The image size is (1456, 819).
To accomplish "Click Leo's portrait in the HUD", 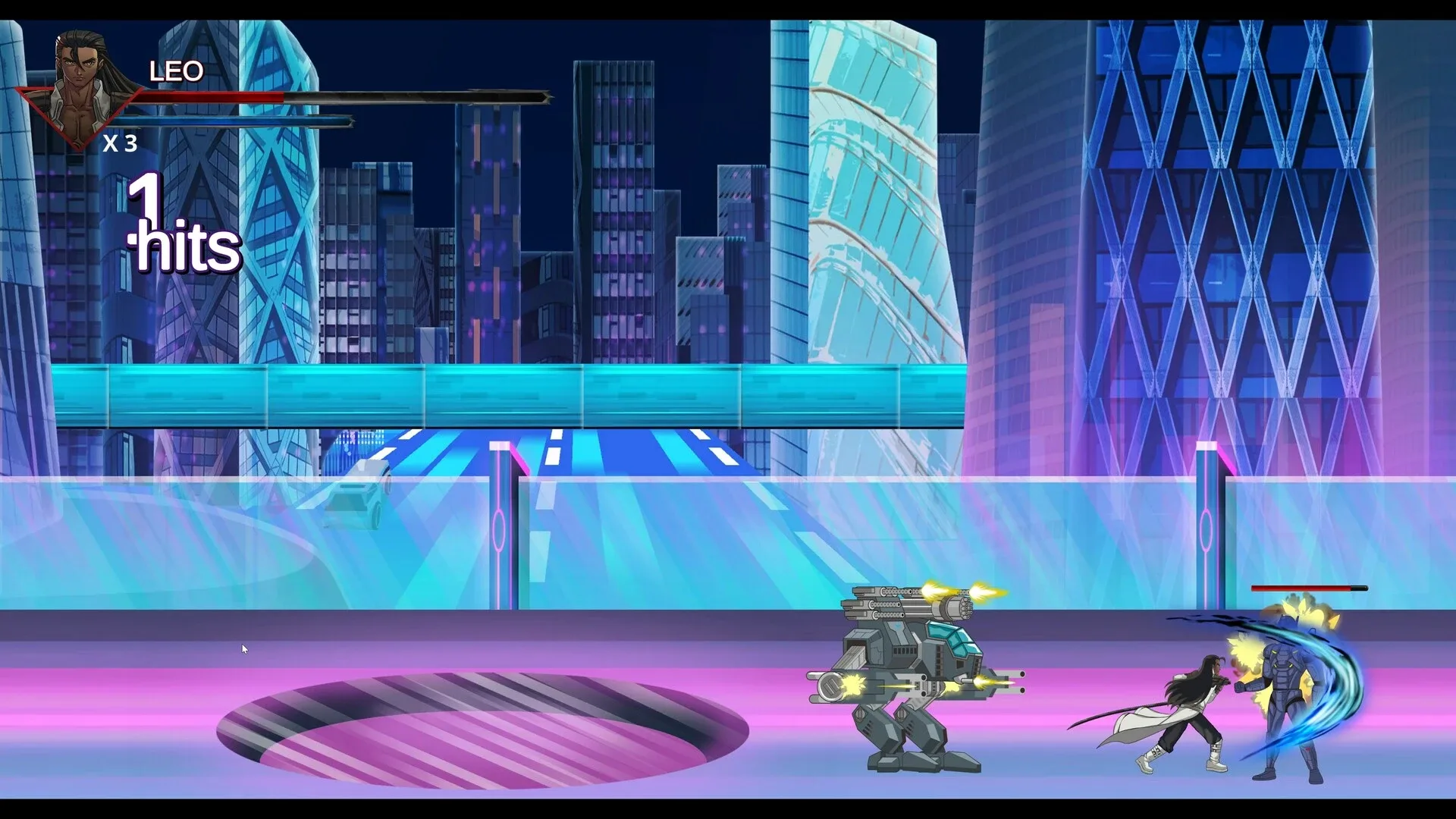I will pyautogui.click(x=80, y=64).
